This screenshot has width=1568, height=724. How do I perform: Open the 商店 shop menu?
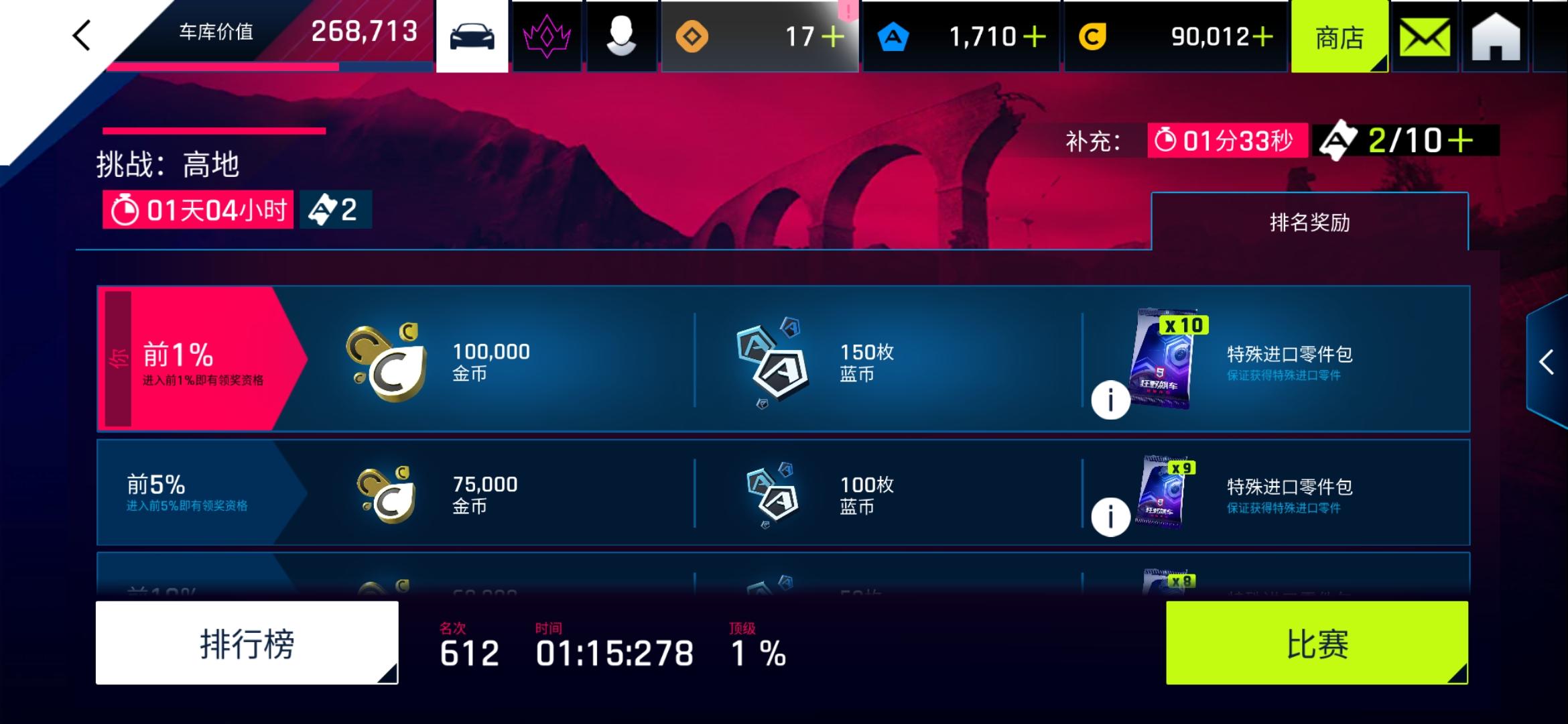1338,37
